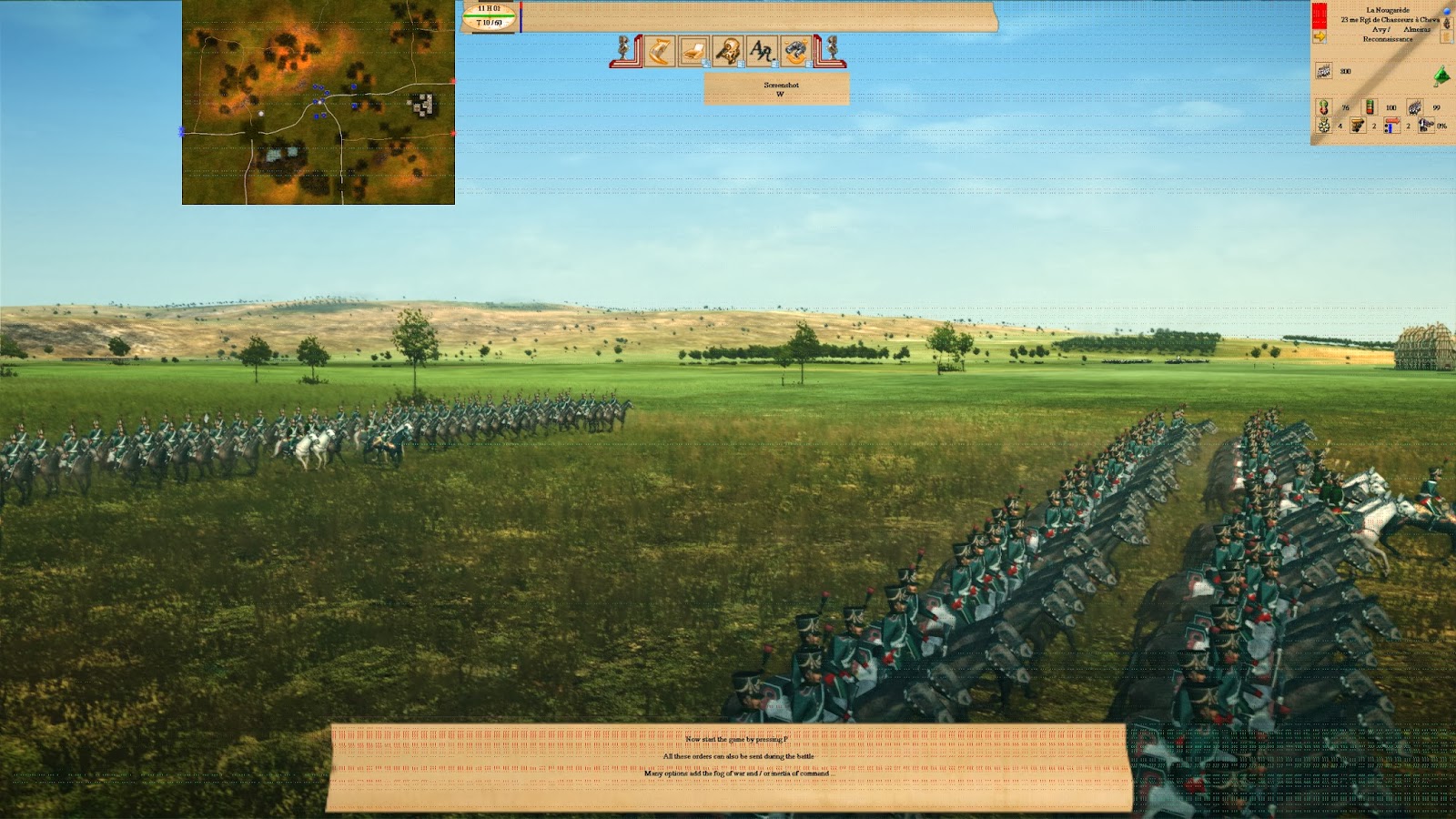Click the curved arrow icon on the toolbar
1456x819 pixels.
click(660, 50)
